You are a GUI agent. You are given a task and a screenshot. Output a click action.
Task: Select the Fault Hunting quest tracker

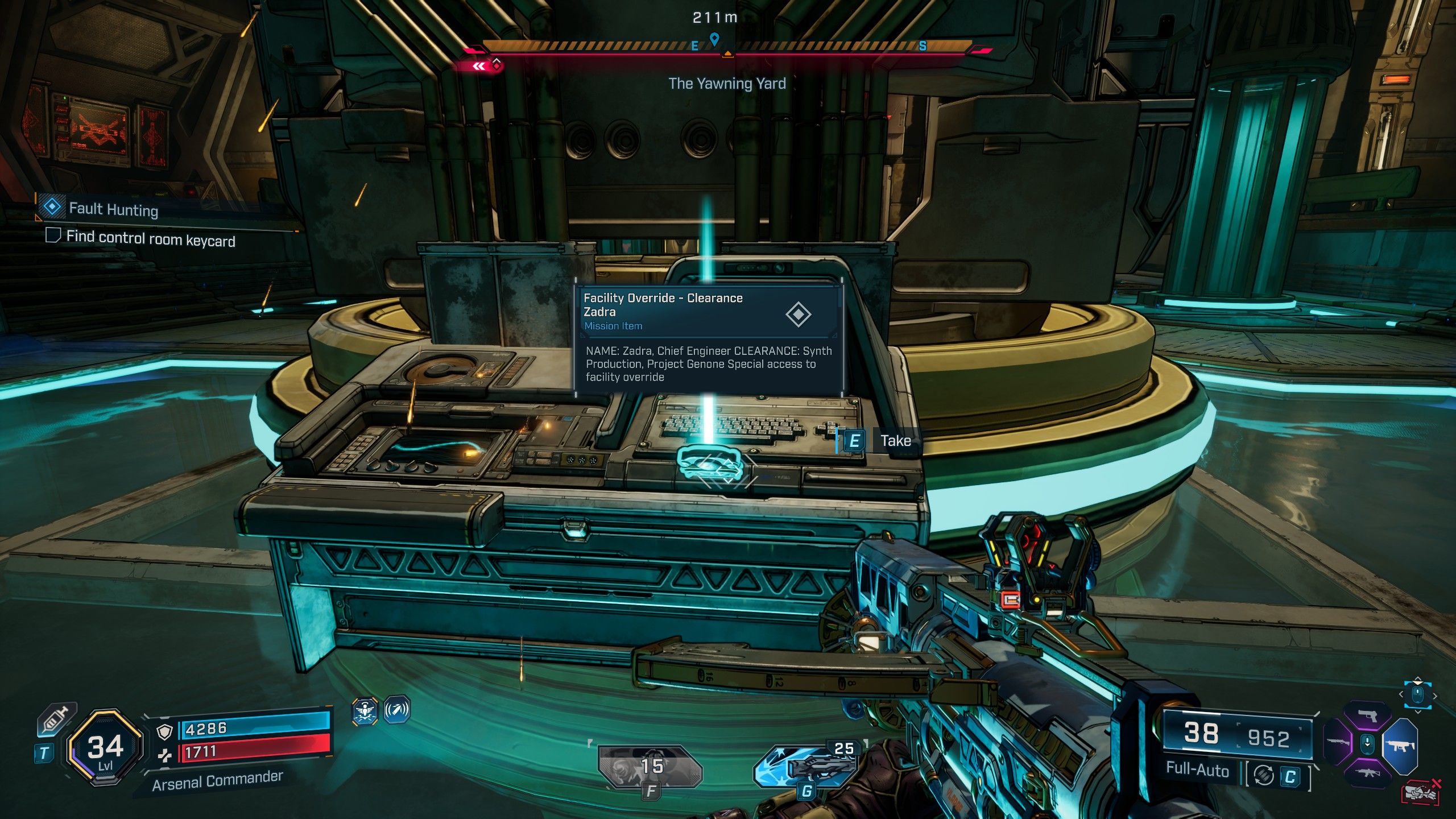pos(113,209)
